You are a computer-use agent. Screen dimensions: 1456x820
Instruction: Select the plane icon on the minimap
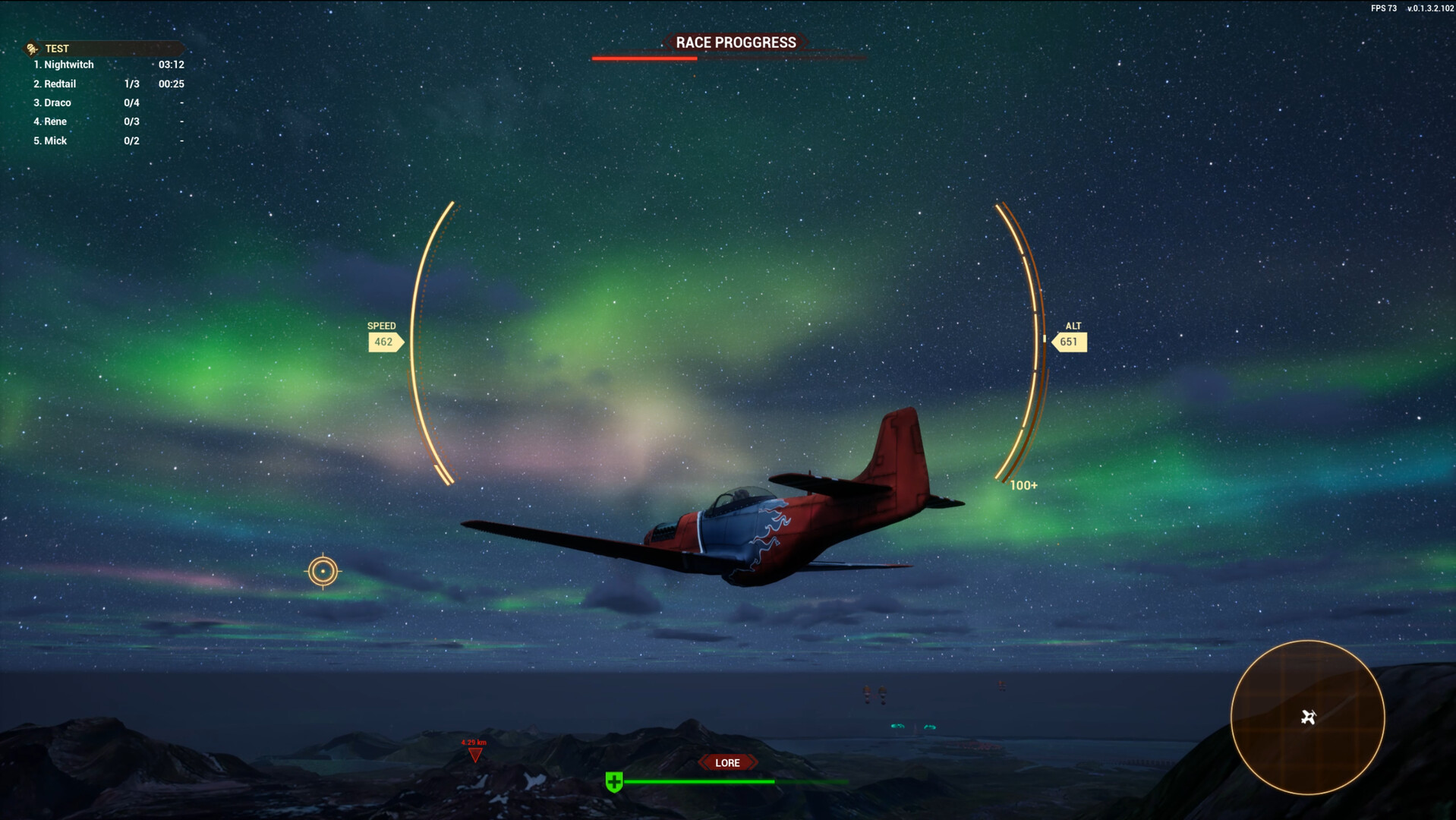pyautogui.click(x=1307, y=717)
